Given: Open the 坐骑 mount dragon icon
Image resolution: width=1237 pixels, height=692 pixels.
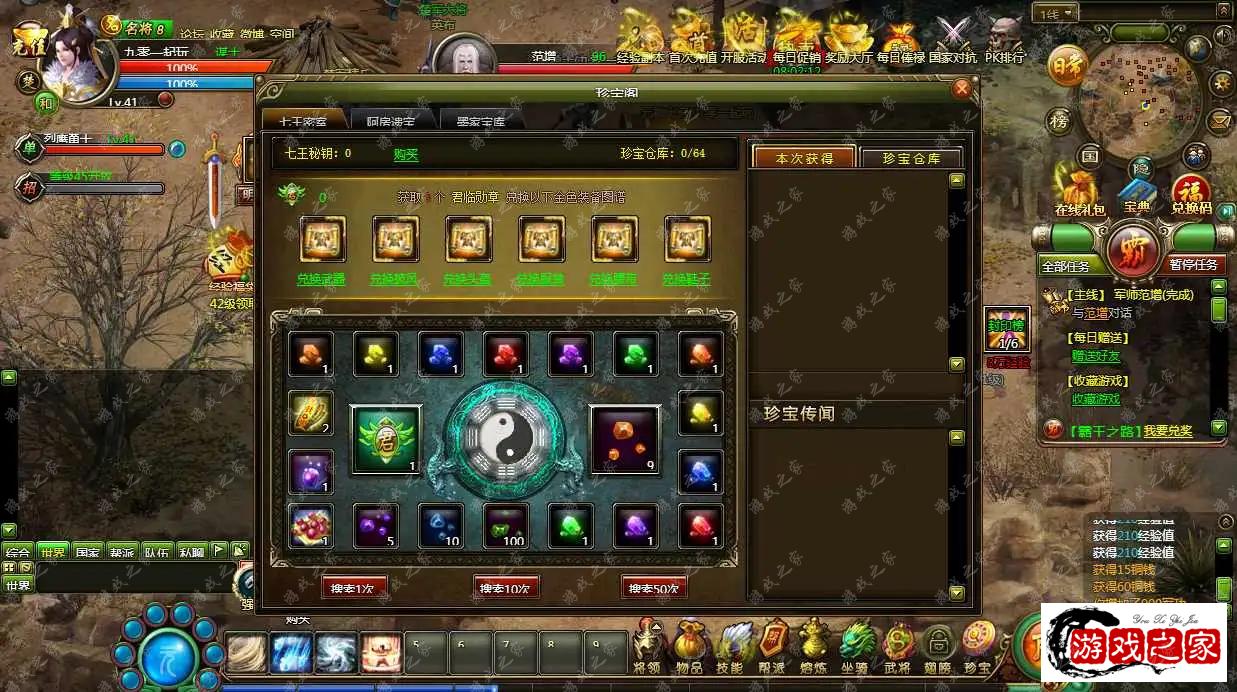Looking at the screenshot, I should tap(855, 645).
